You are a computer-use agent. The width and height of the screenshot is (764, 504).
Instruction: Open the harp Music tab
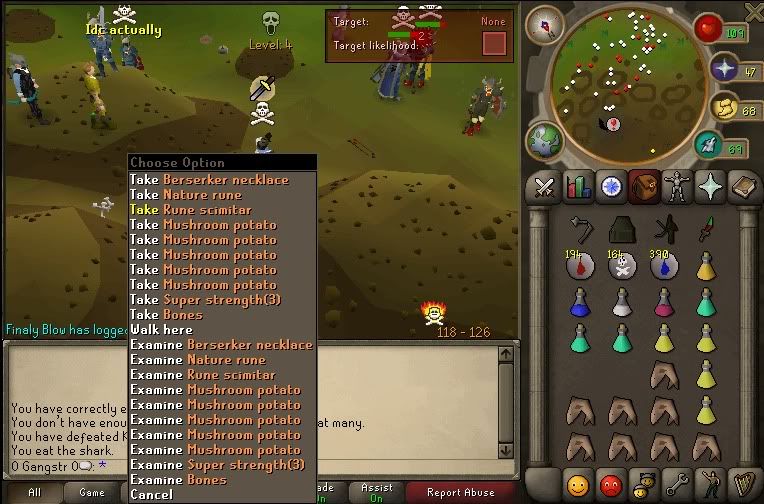pyautogui.click(x=744, y=486)
